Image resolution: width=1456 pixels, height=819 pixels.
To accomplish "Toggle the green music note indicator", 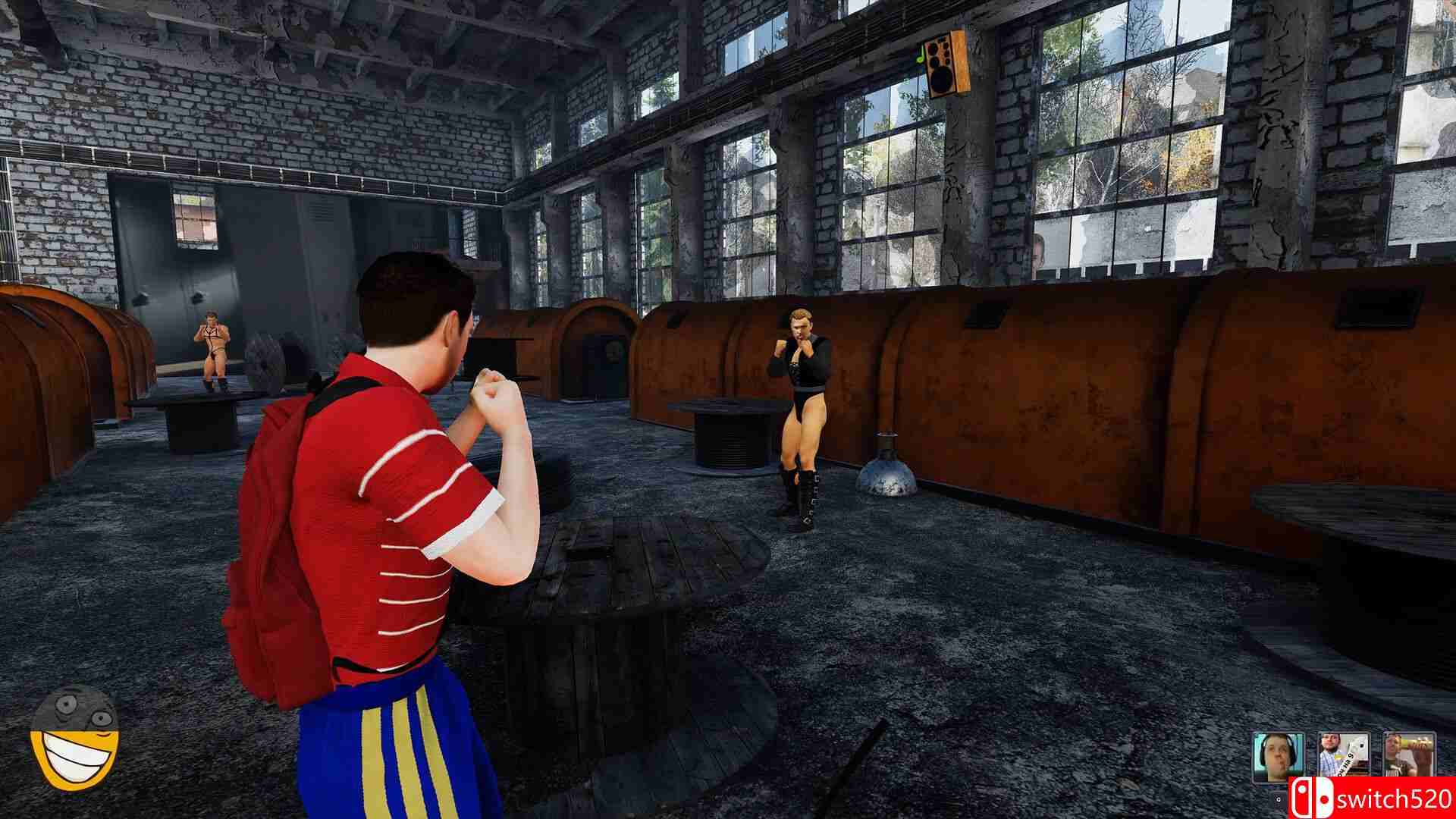I will click(919, 53).
